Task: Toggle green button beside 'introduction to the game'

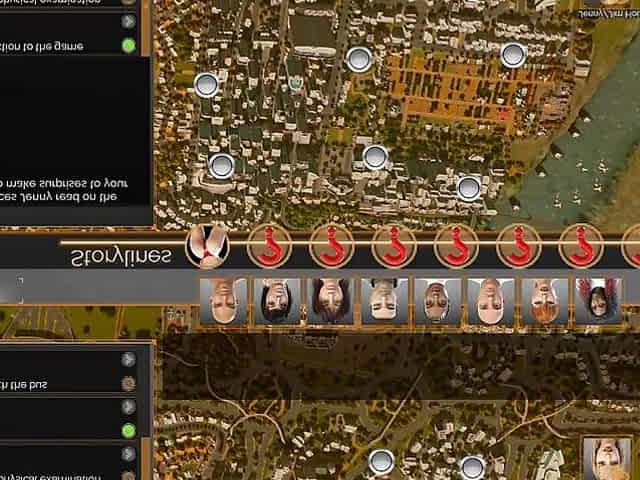Action: (x=128, y=46)
